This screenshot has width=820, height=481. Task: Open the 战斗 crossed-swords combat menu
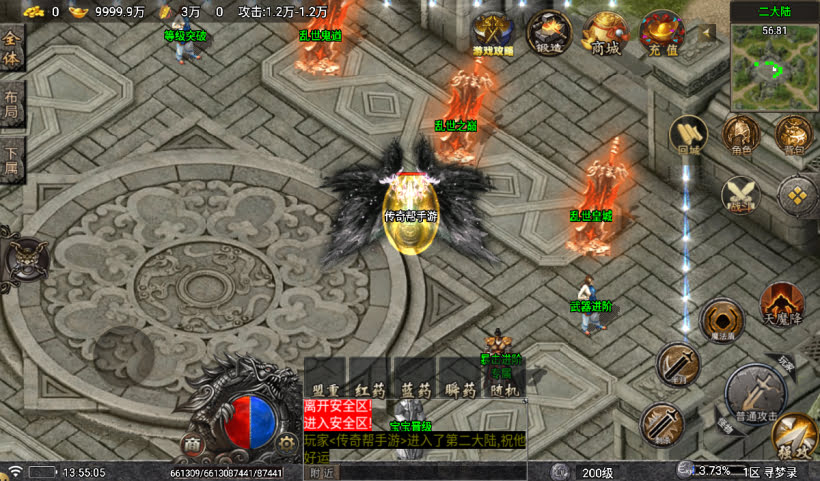(741, 193)
